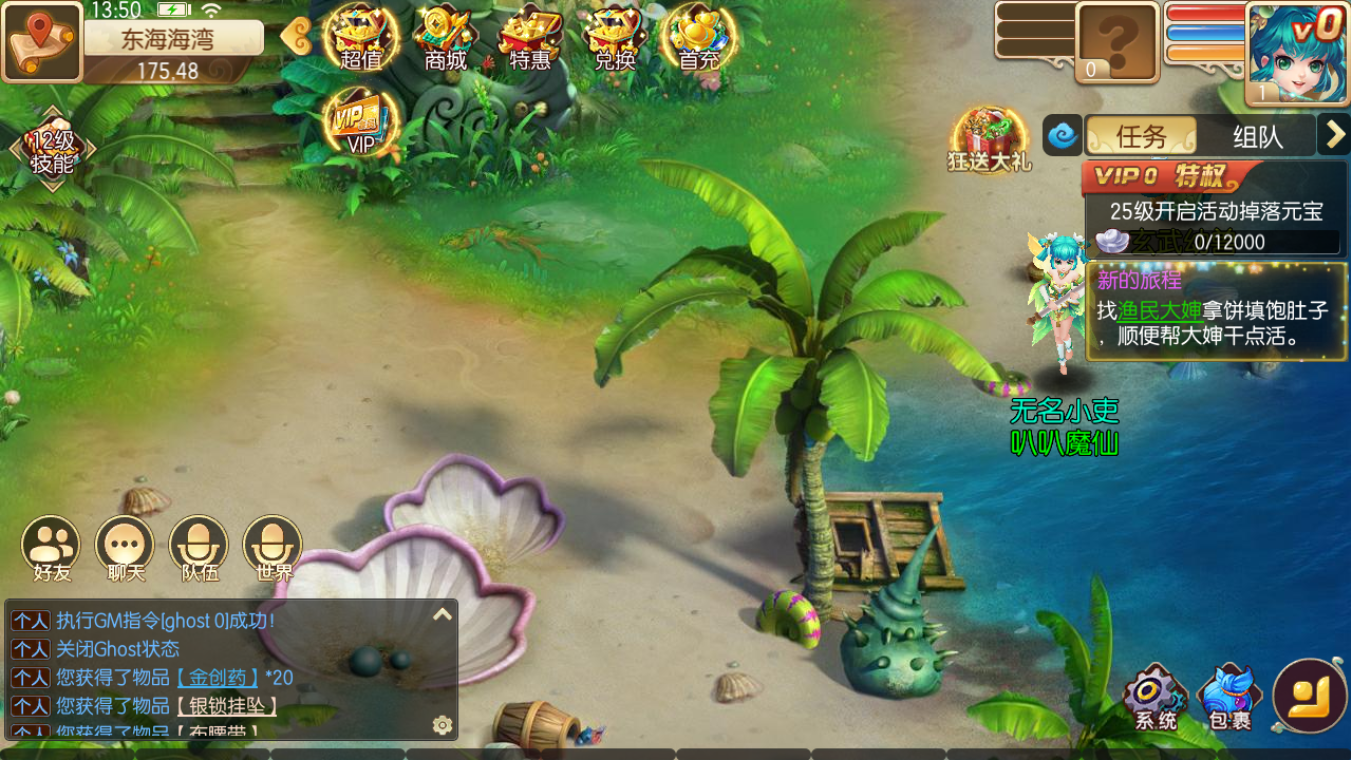Claim the 狂送大礼 gift box

(989, 139)
